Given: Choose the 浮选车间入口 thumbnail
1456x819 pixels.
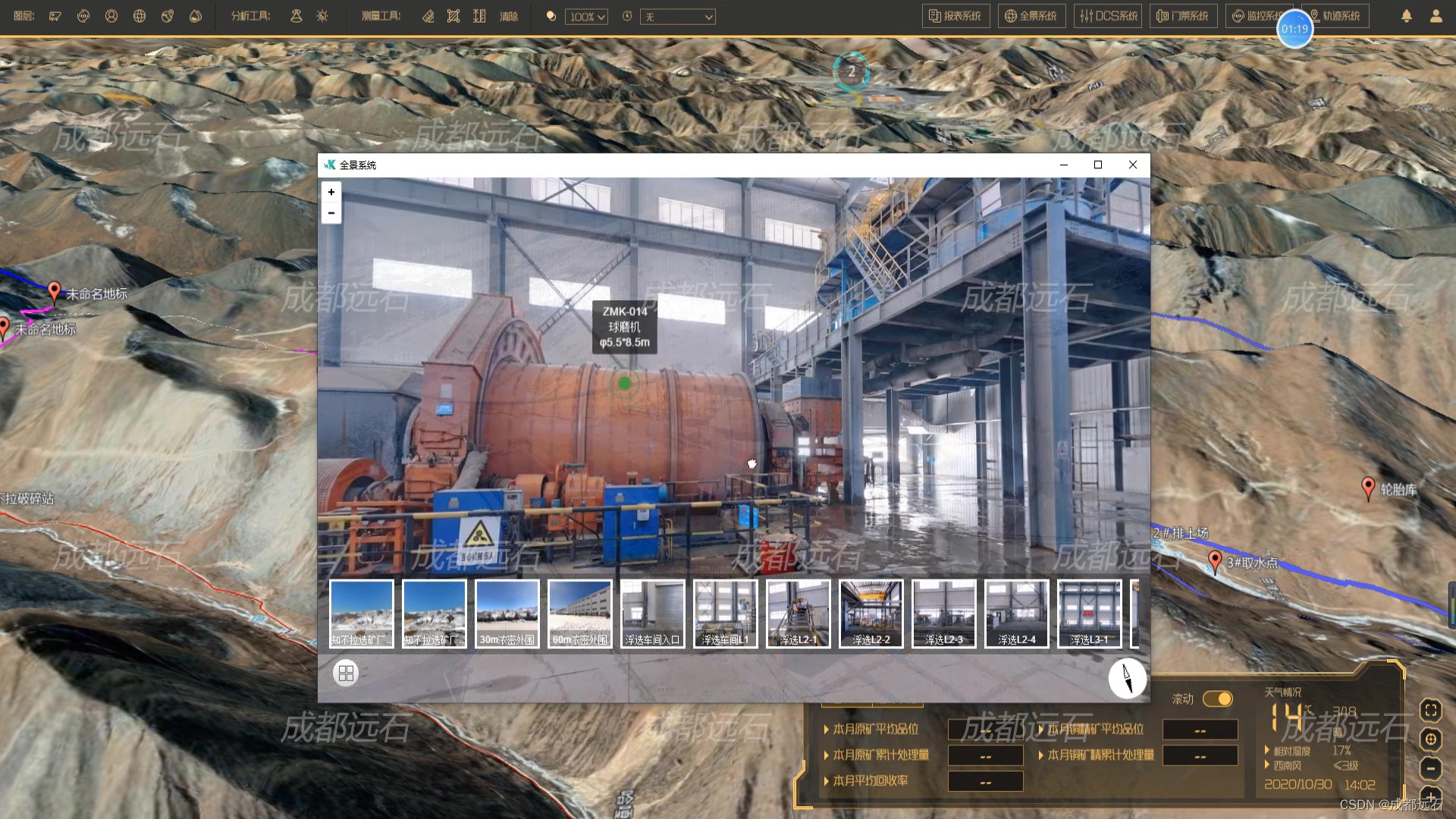Looking at the screenshot, I should coord(652,613).
